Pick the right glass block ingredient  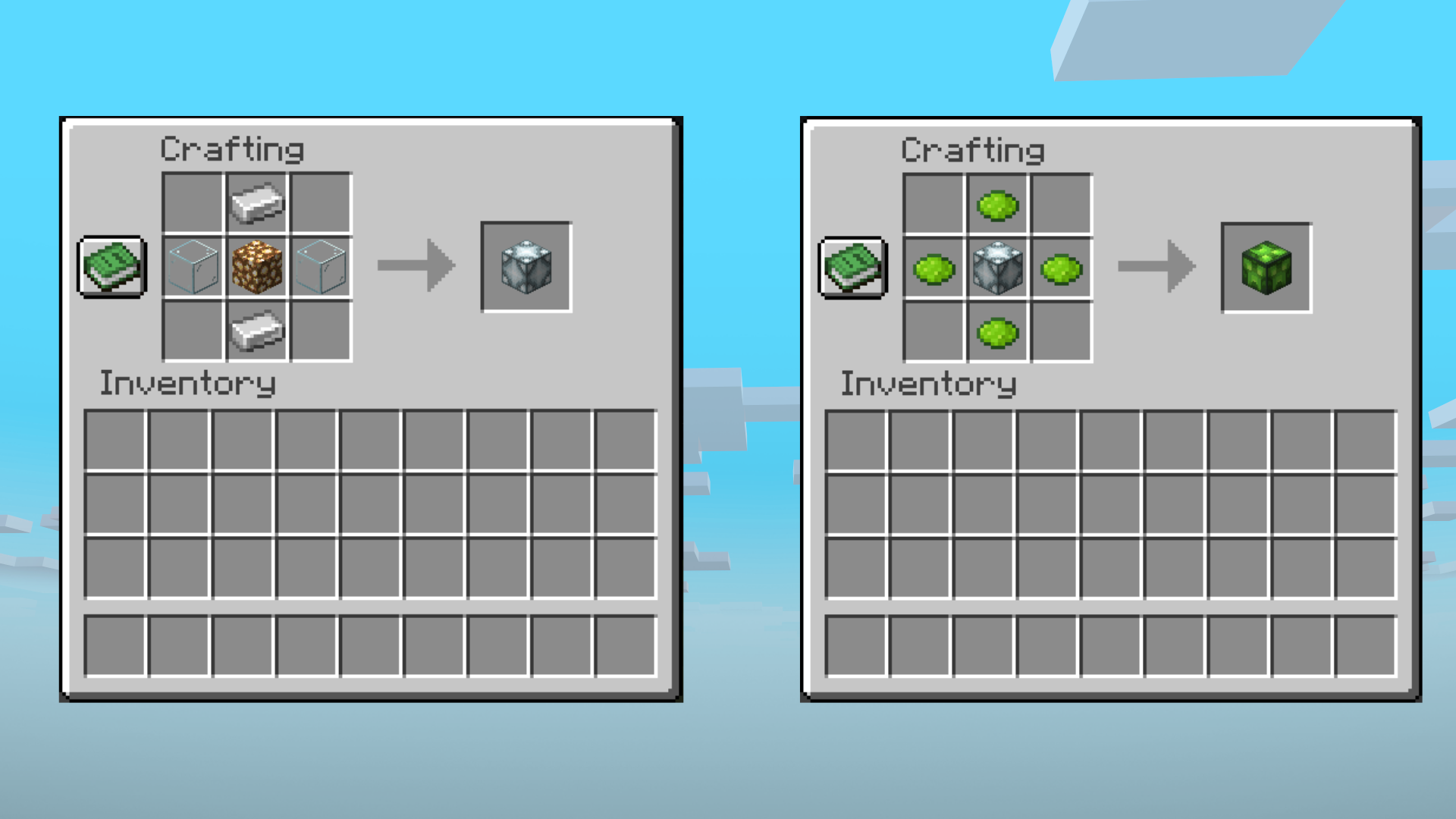(319, 267)
